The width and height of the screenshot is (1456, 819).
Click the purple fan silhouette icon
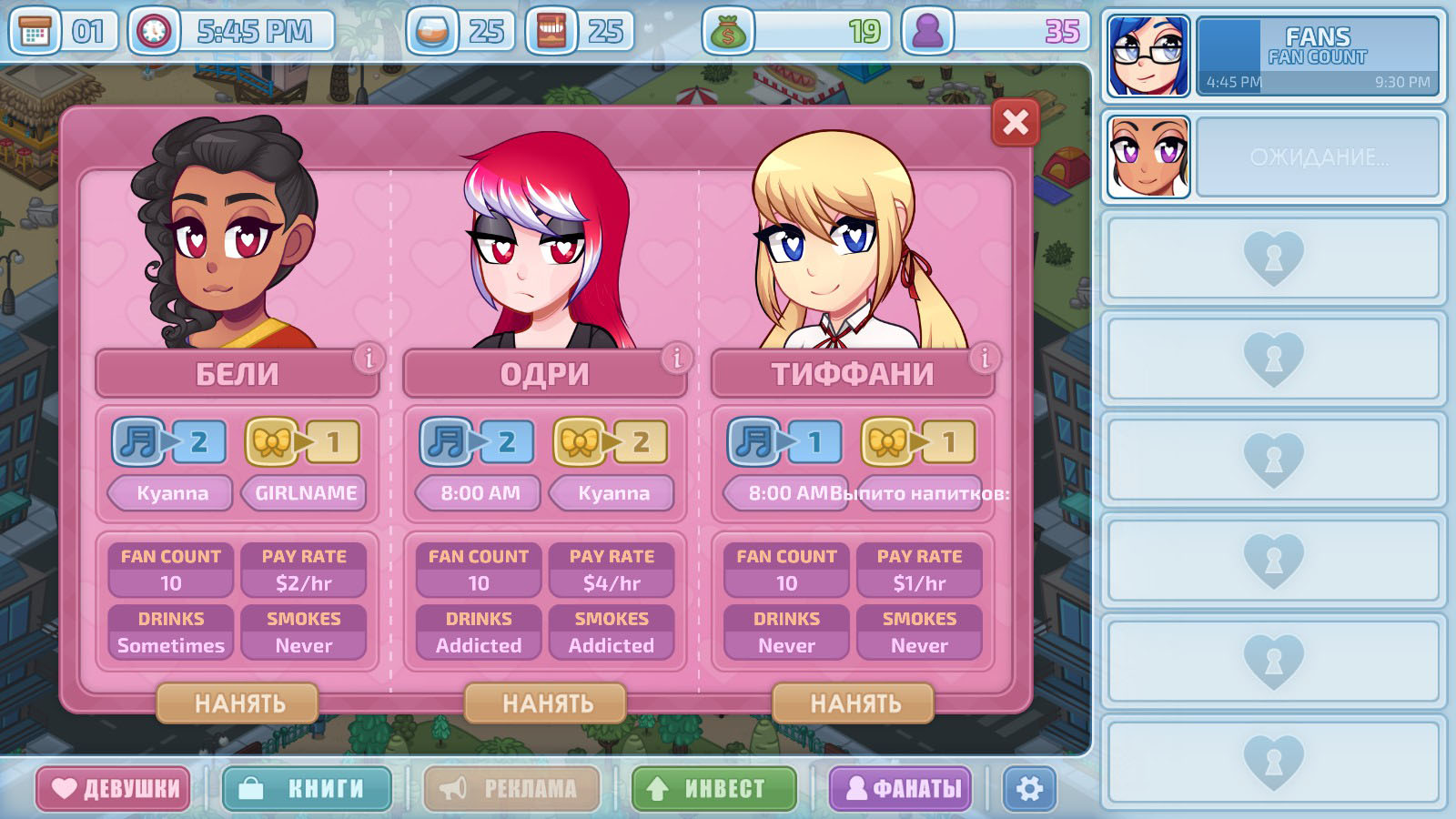(927, 33)
